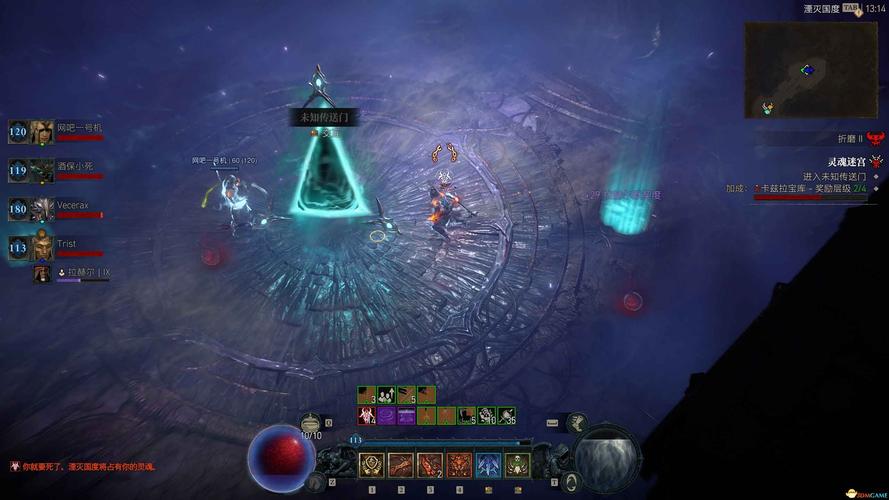Click the red demon buff icon
Screen dimensions: 889x500
coord(366,415)
